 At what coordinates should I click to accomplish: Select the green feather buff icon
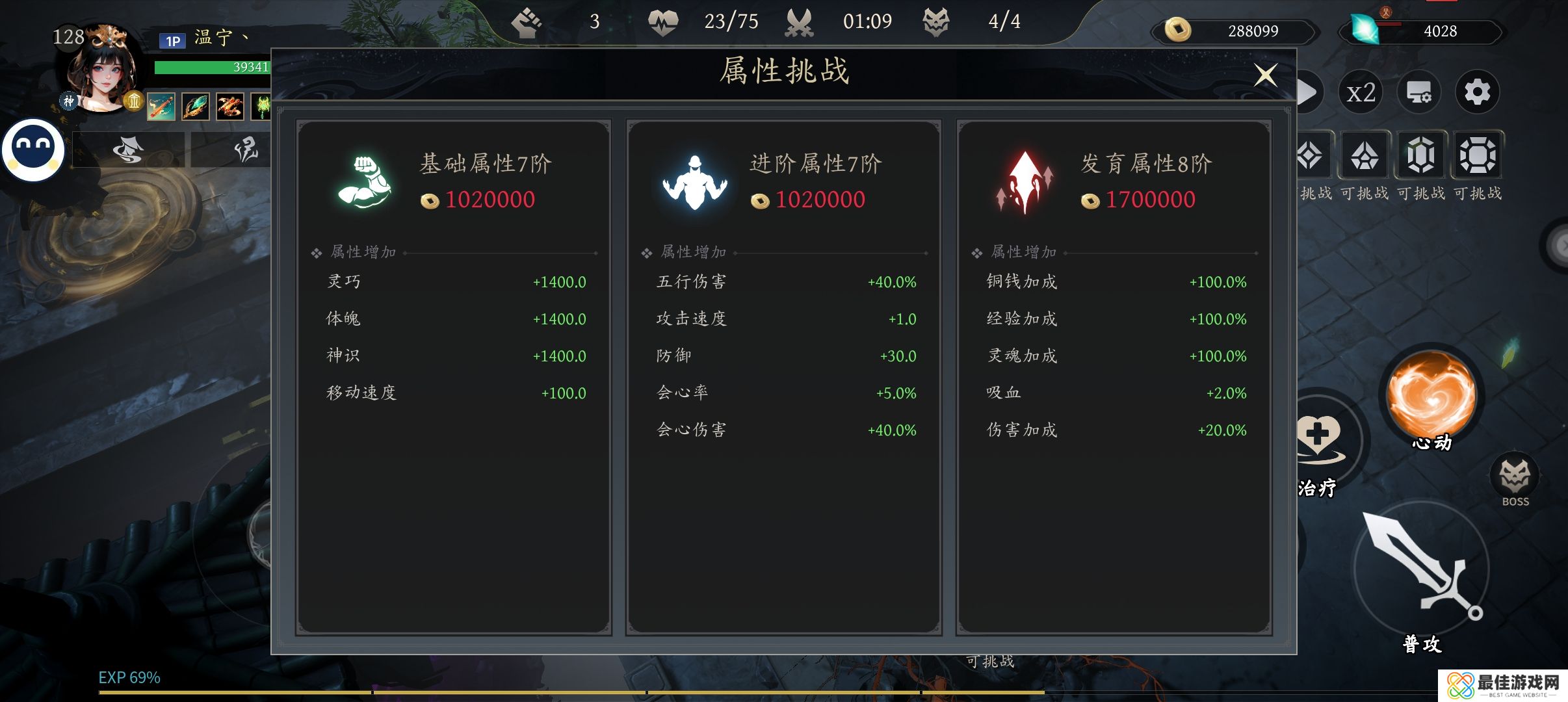(x=195, y=107)
